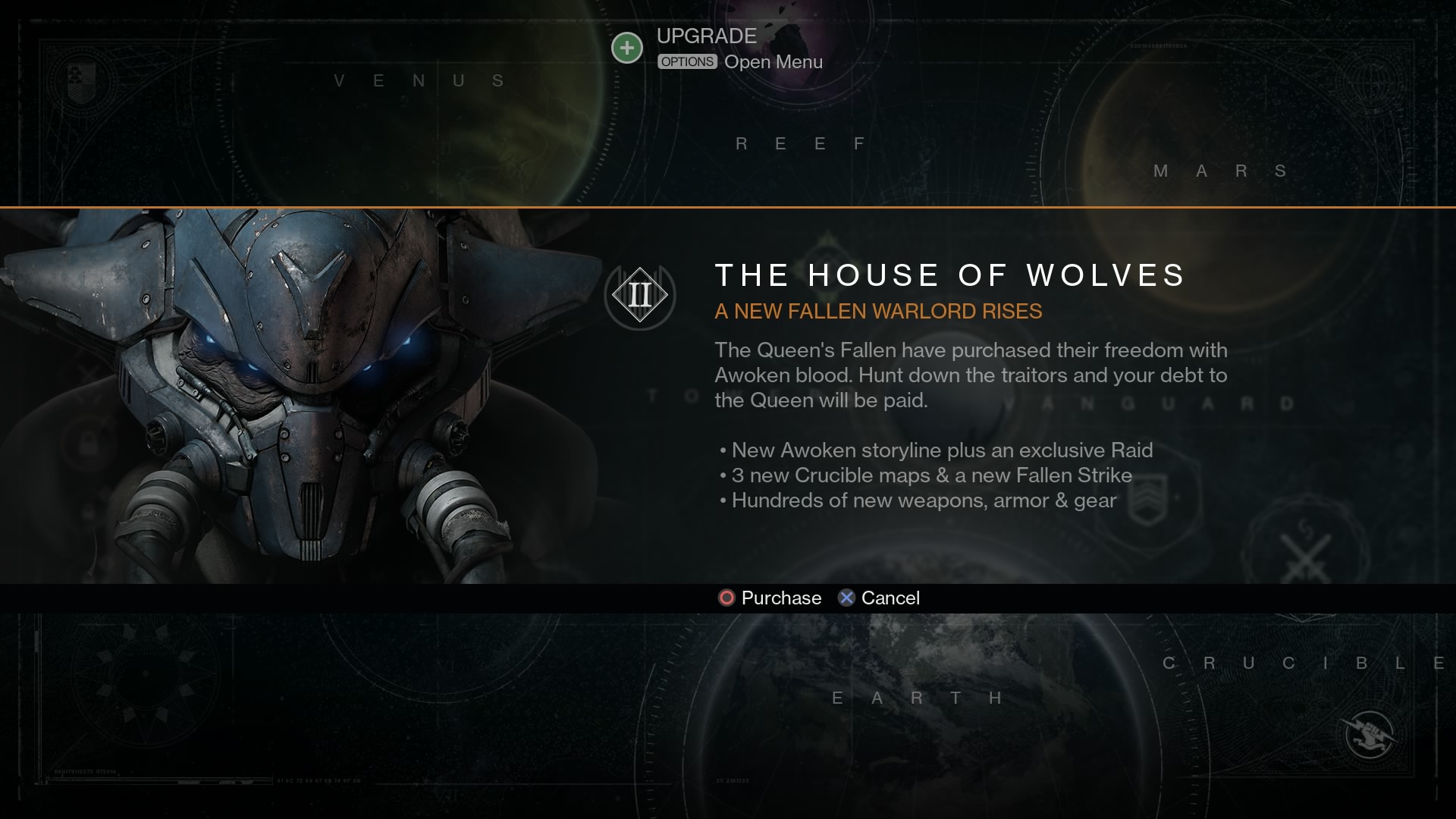Select the Earth destination
The image size is (1456, 819).
coord(918,698)
